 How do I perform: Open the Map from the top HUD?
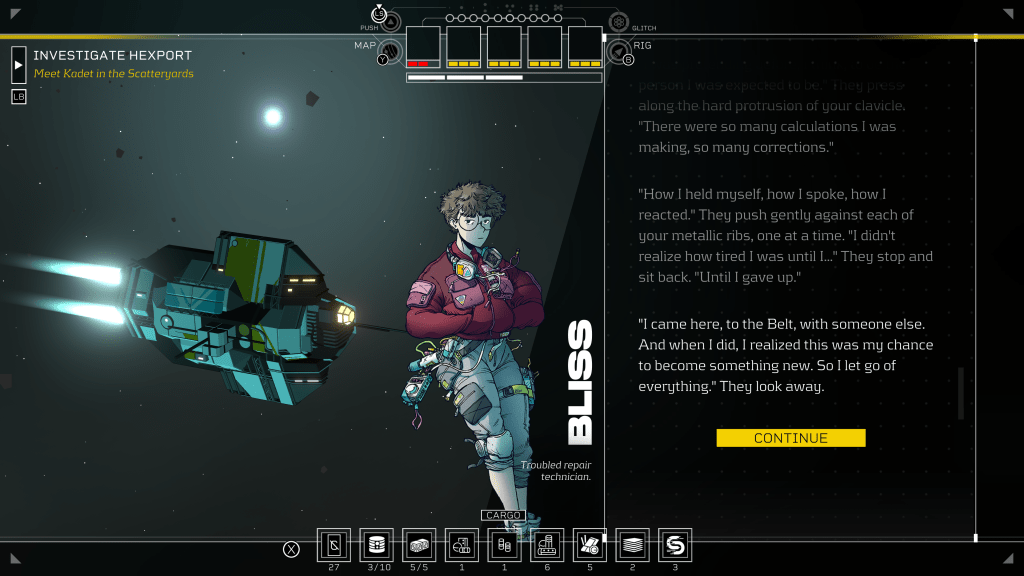390,50
